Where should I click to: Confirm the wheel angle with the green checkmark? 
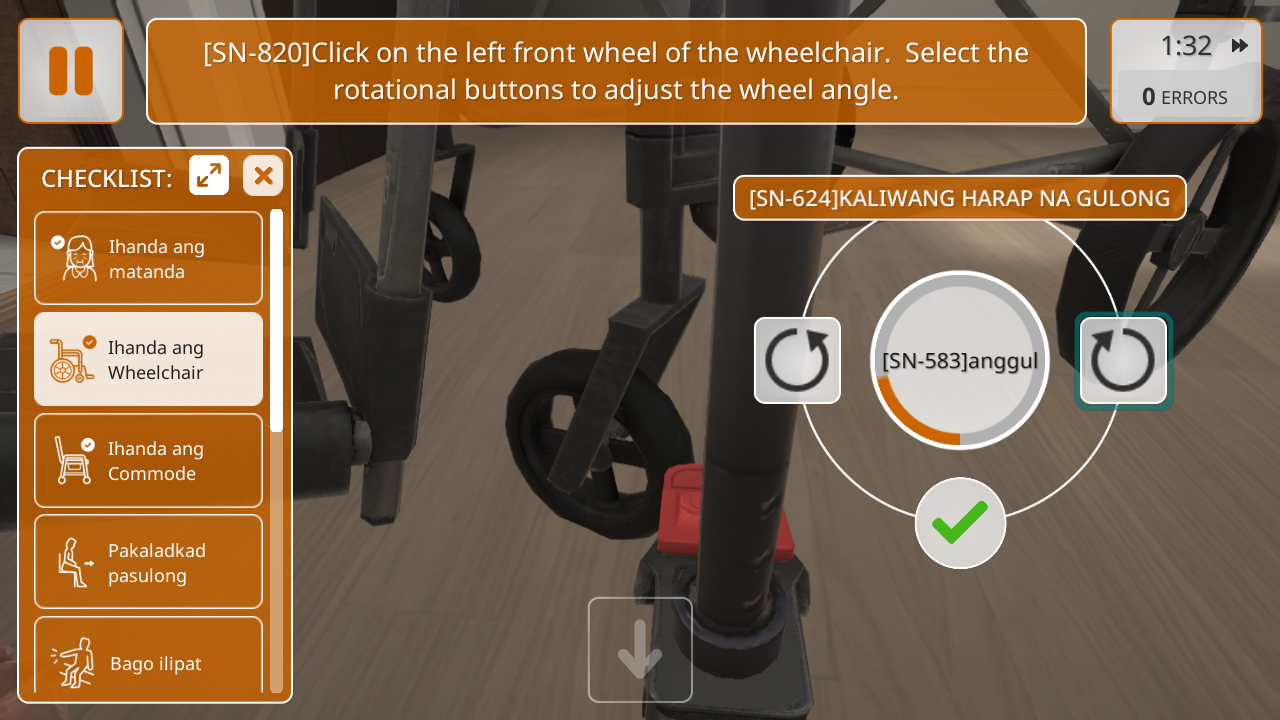960,523
